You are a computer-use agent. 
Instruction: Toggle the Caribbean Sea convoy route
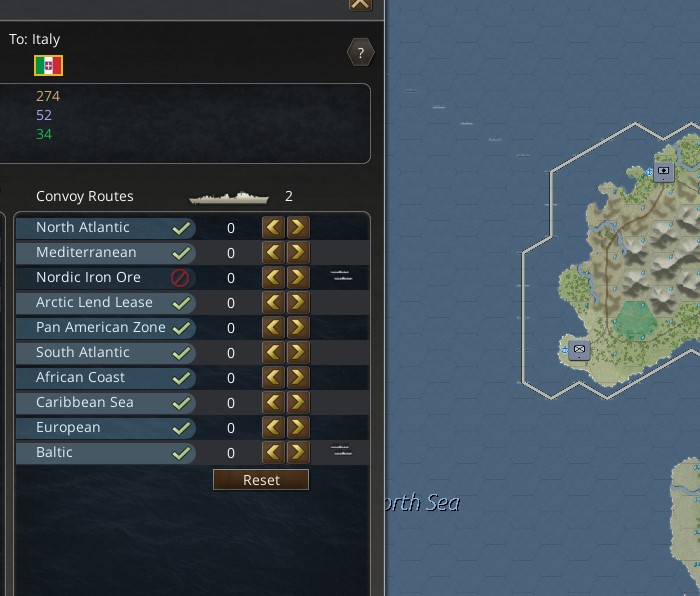tap(181, 403)
